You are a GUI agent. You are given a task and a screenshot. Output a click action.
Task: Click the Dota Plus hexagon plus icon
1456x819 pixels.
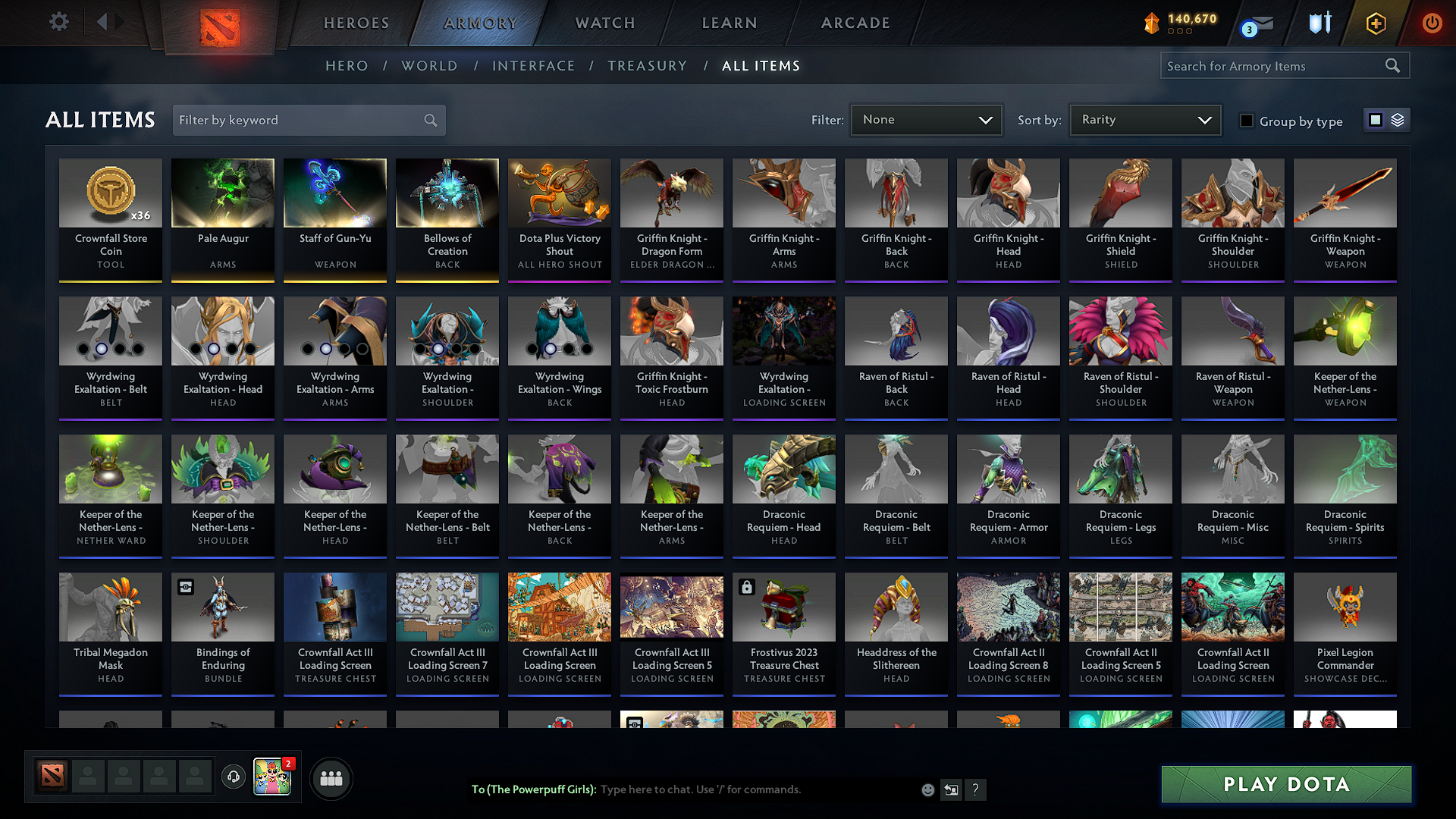click(1375, 23)
